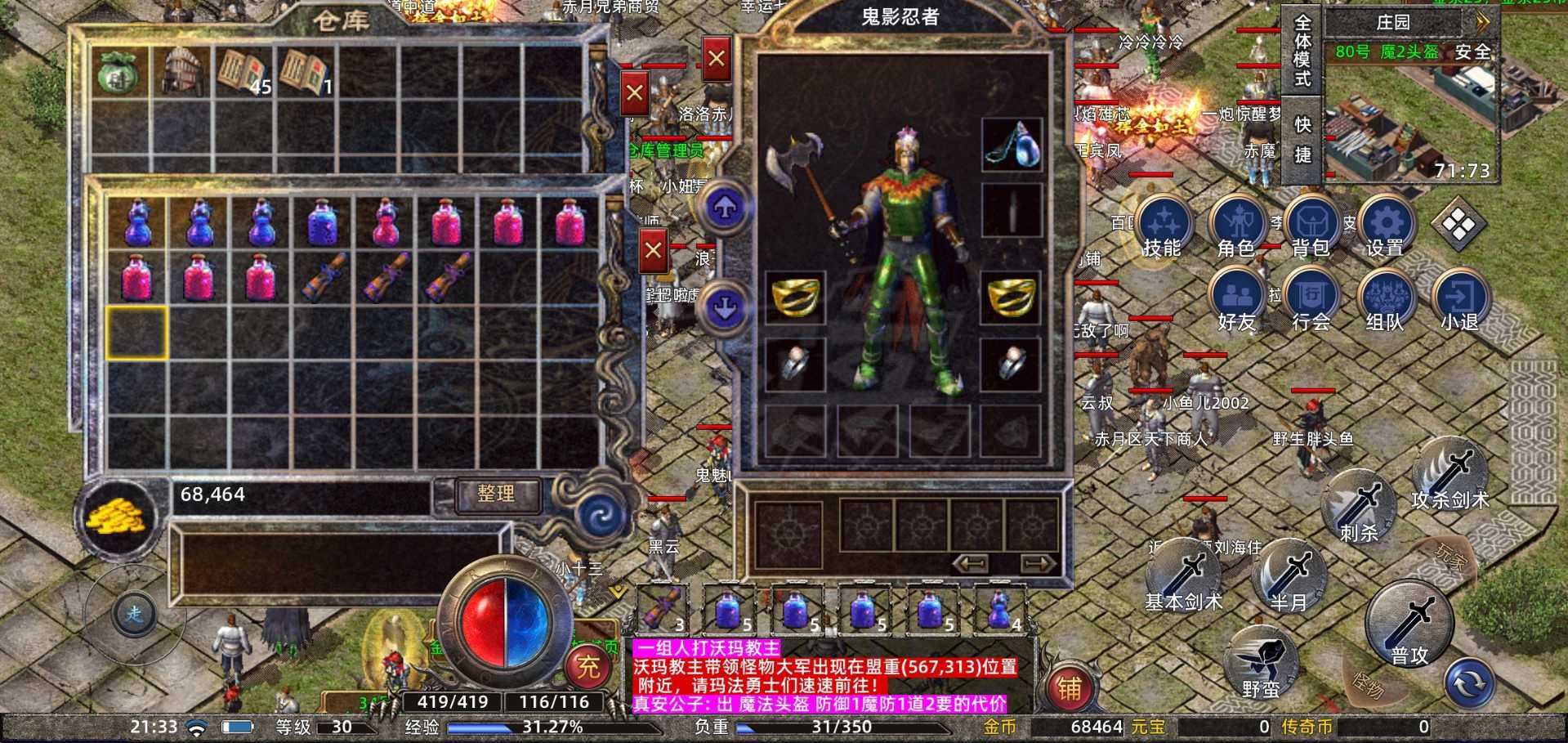This screenshot has height=743, width=1568.
Task: Activate the 刺杀 sword skill
Action: 1358,508
